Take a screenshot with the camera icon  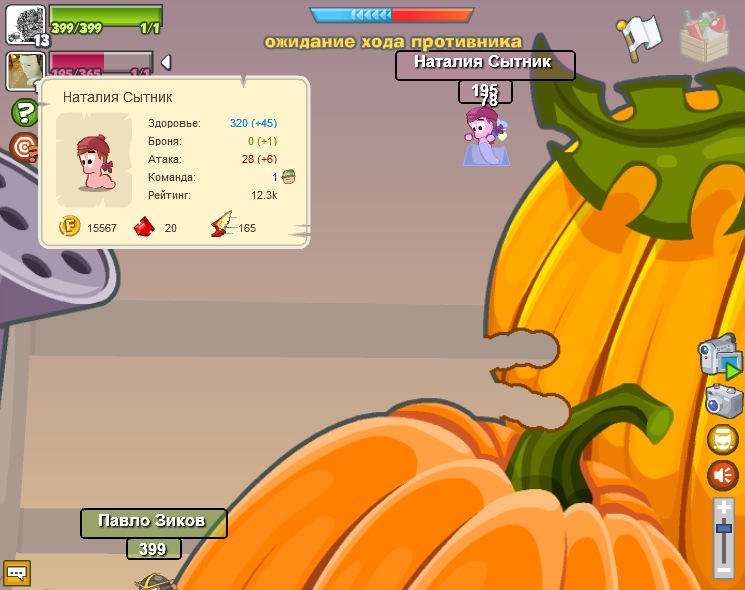[723, 400]
